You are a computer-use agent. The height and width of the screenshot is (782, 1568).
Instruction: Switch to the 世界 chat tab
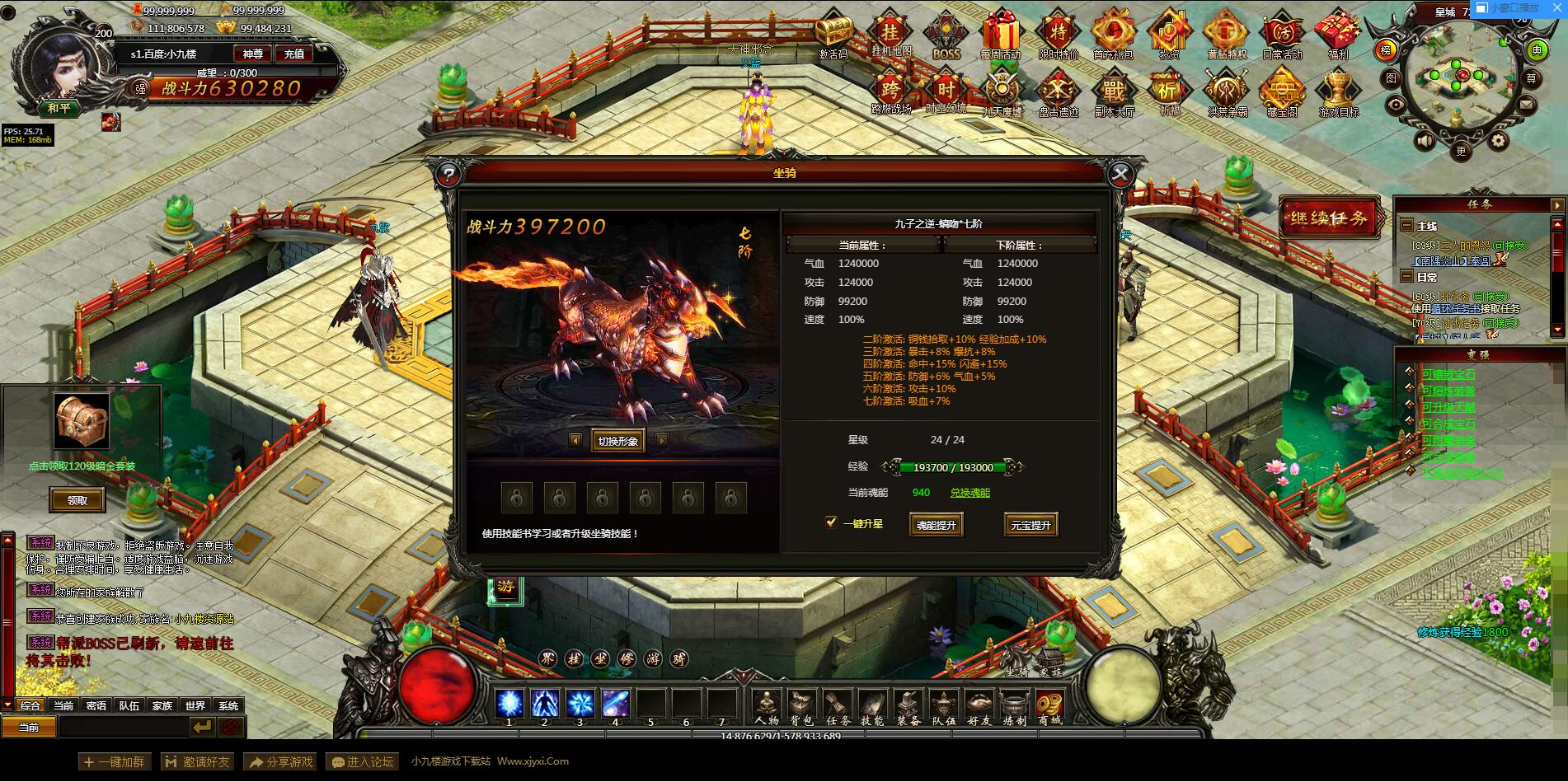[195, 705]
